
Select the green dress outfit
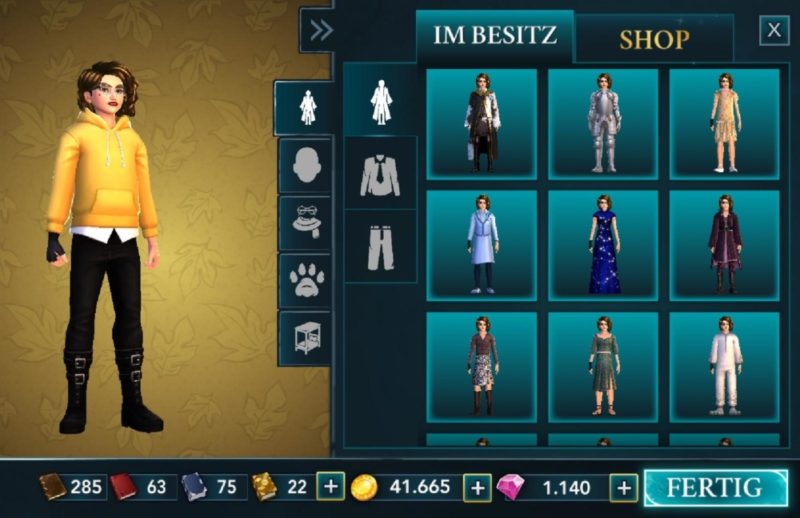(603, 367)
